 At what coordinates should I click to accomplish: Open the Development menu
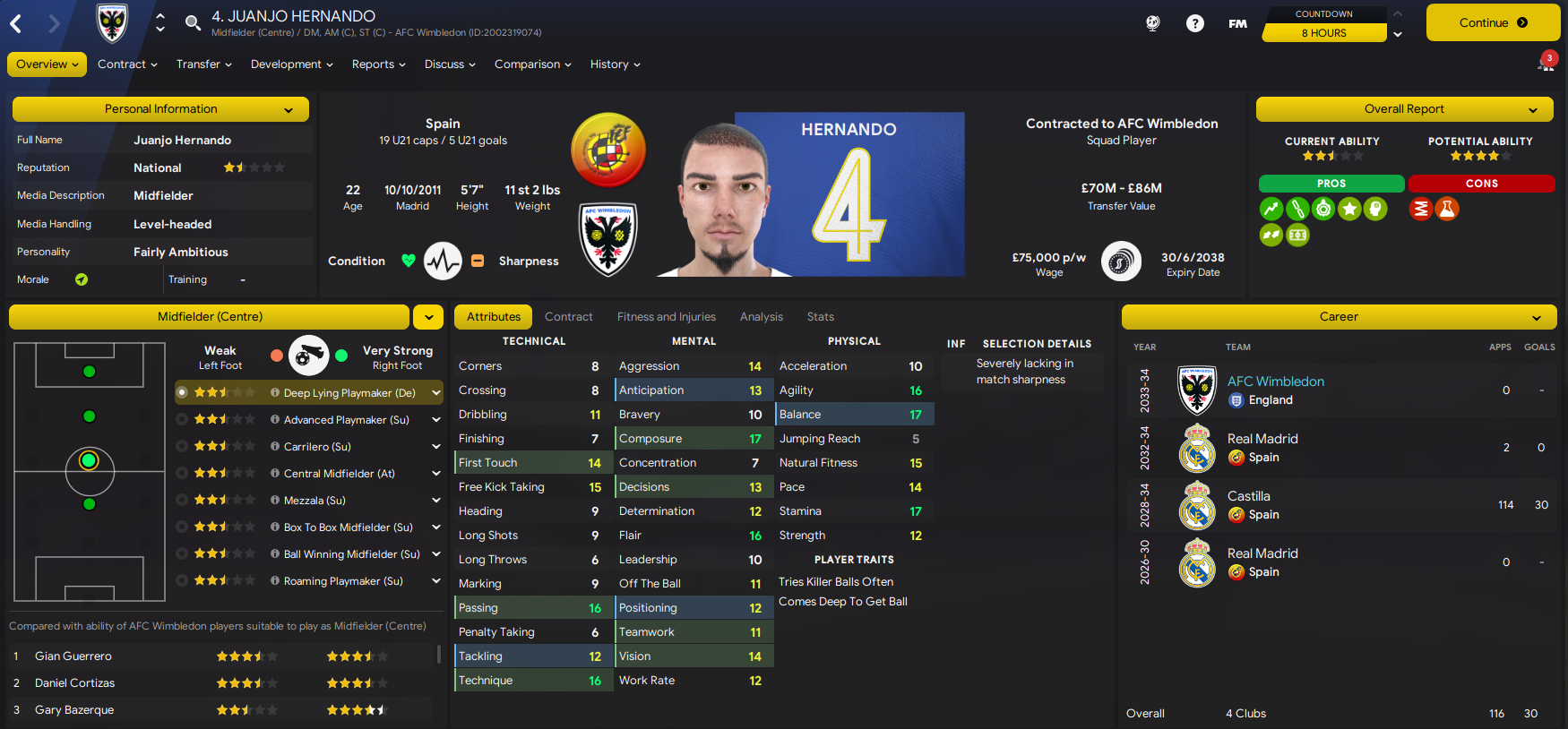pos(291,64)
